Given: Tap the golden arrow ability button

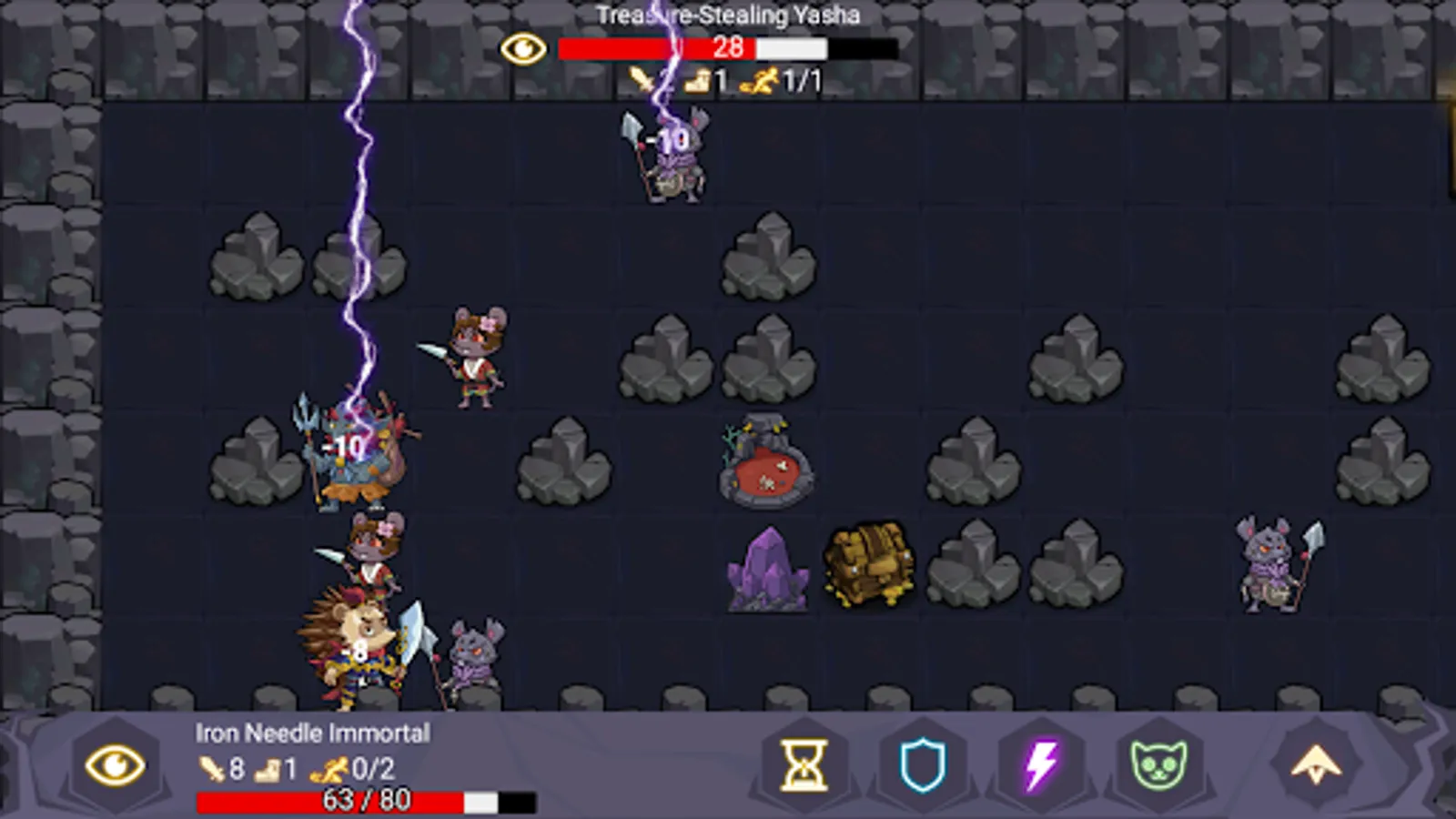Looking at the screenshot, I should [x=1315, y=764].
